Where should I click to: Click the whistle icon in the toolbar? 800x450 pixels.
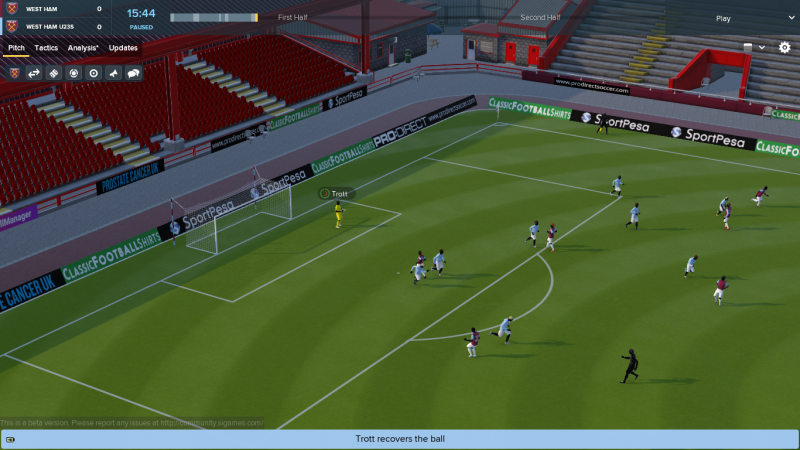pos(113,73)
